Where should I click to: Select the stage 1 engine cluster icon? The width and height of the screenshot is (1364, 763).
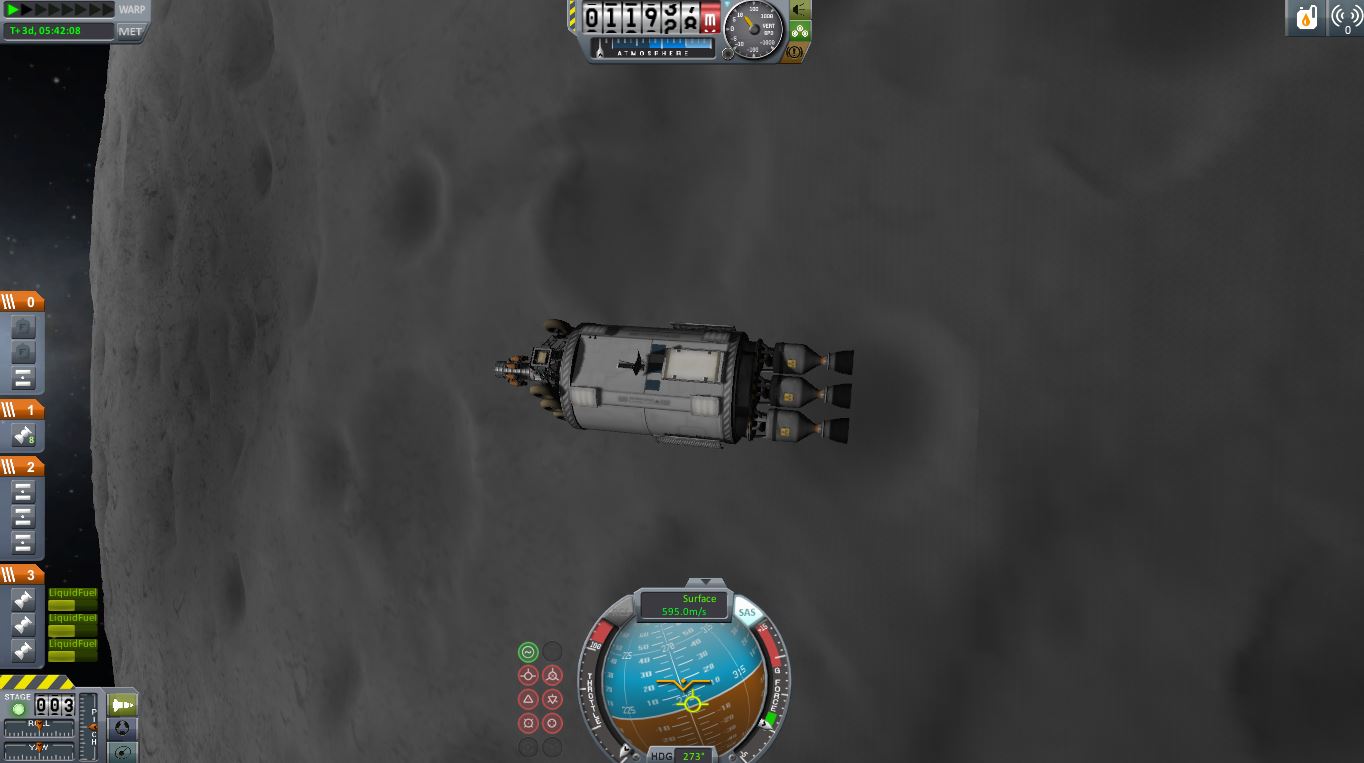[x=23, y=435]
